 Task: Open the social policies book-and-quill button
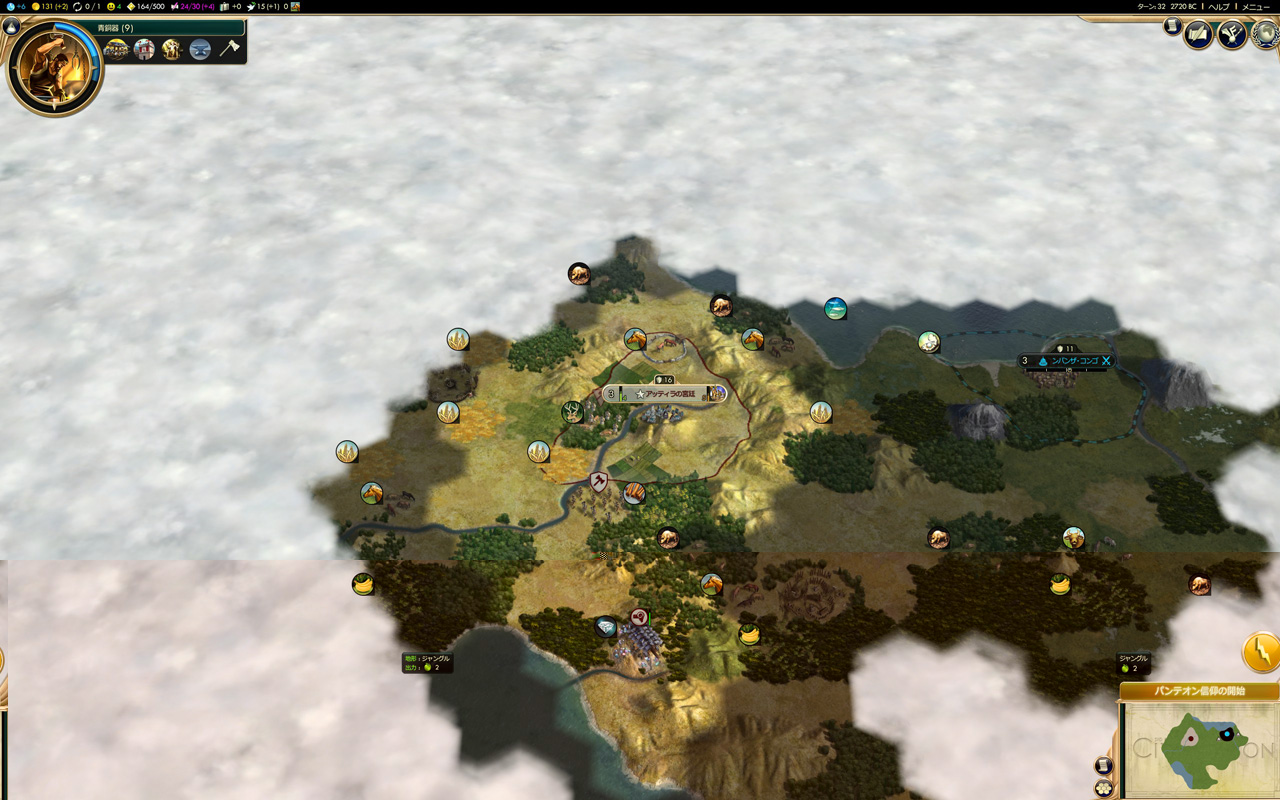[1198, 36]
